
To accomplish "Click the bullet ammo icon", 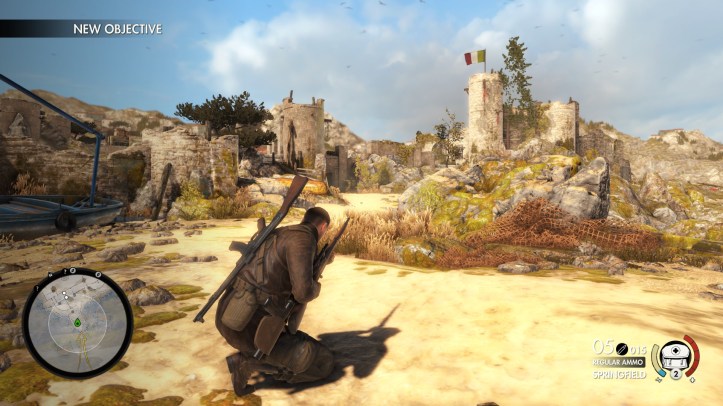I will pyautogui.click(x=621, y=346).
